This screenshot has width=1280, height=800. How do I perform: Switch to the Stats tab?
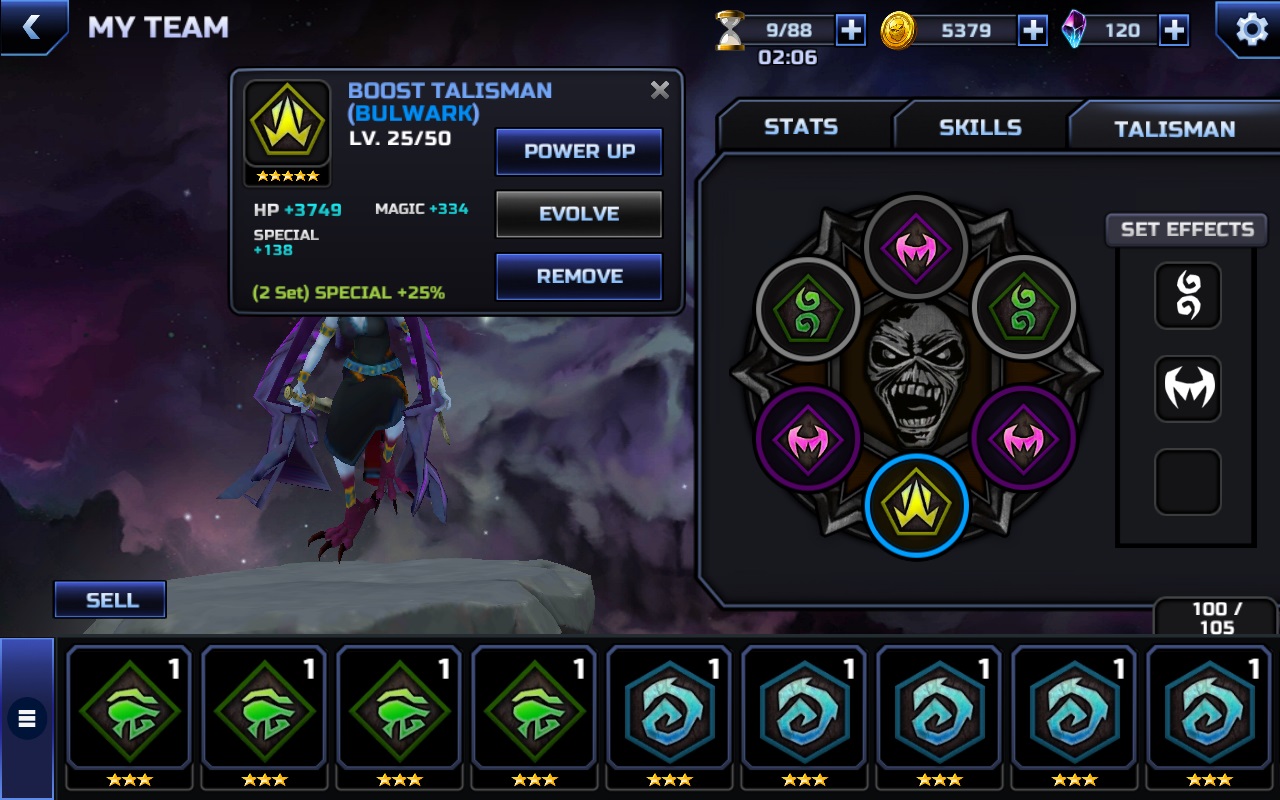(x=800, y=127)
